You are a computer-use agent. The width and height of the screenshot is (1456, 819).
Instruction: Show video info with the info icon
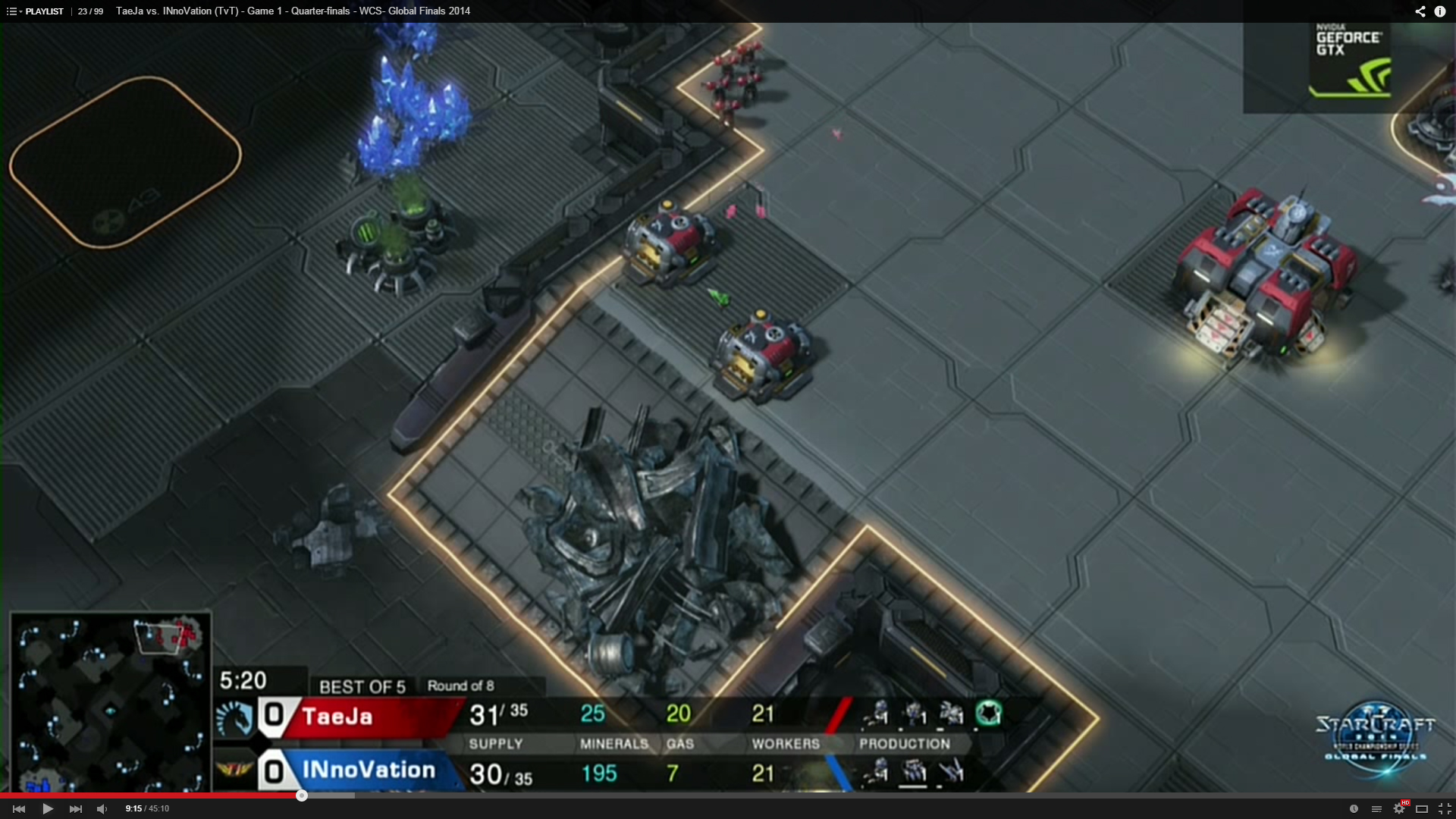[1440, 11]
